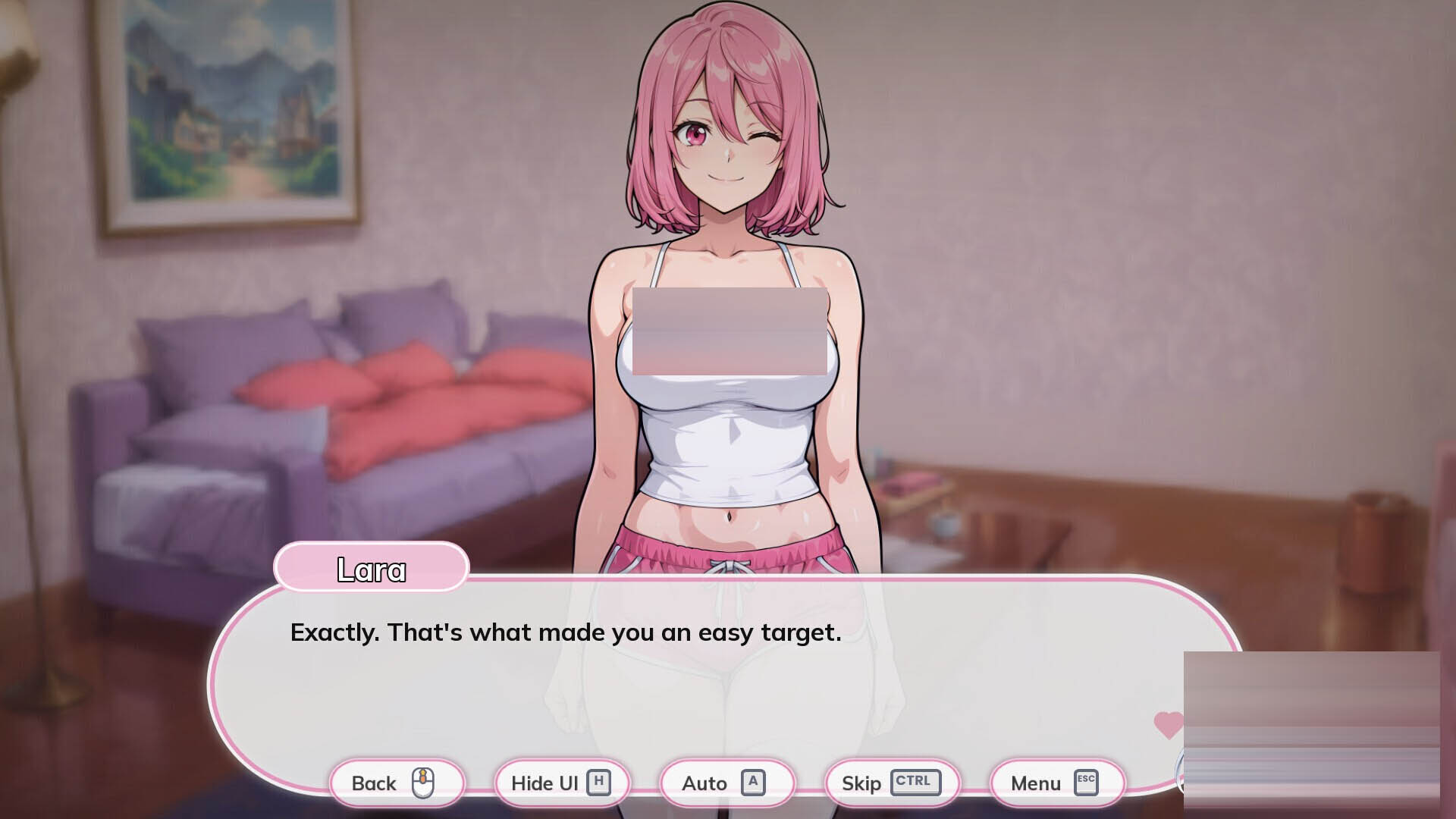
Task: Skip the dialogue
Action: click(891, 783)
